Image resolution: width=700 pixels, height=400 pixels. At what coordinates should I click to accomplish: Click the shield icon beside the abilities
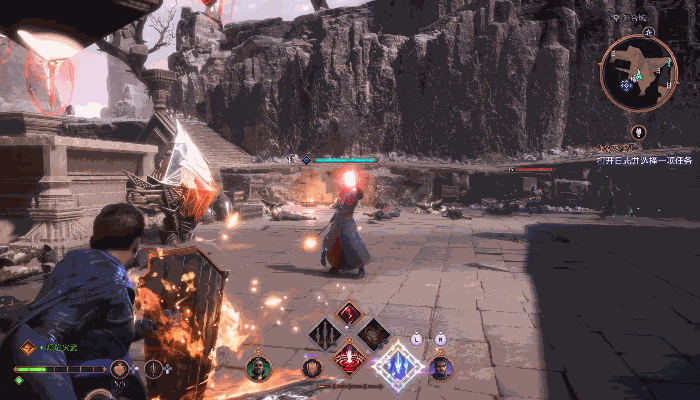[x=313, y=368]
